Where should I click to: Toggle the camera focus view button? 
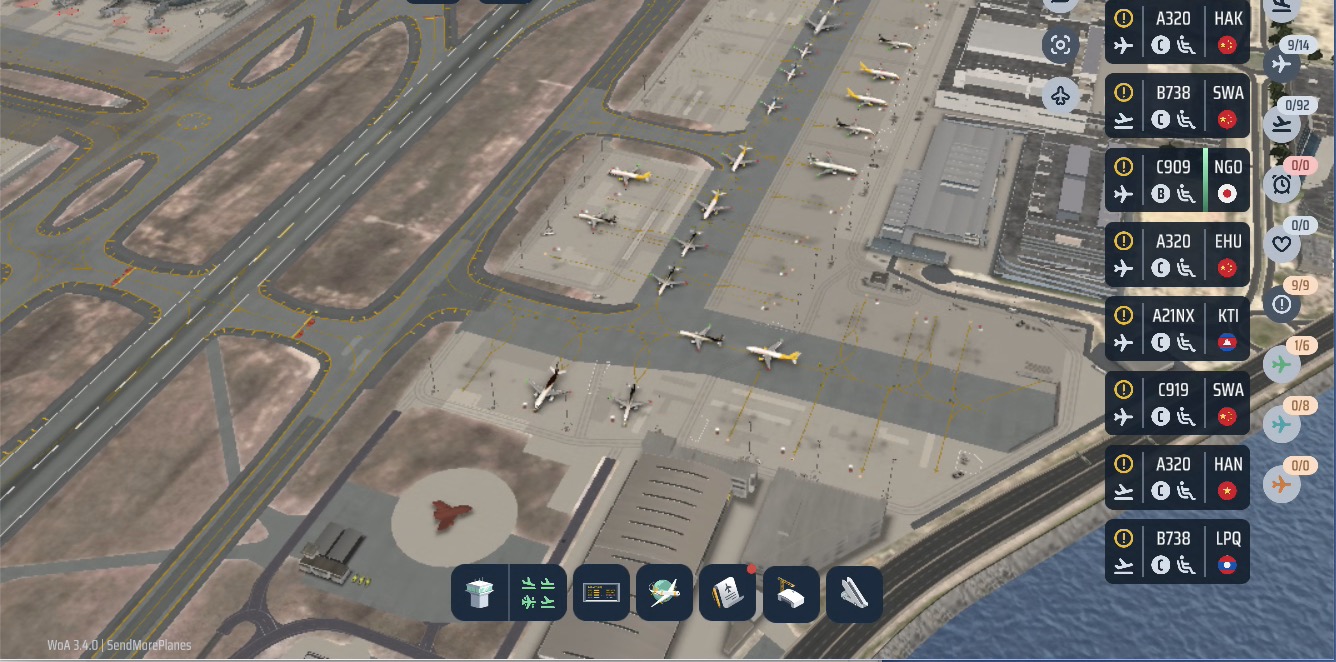(1061, 45)
